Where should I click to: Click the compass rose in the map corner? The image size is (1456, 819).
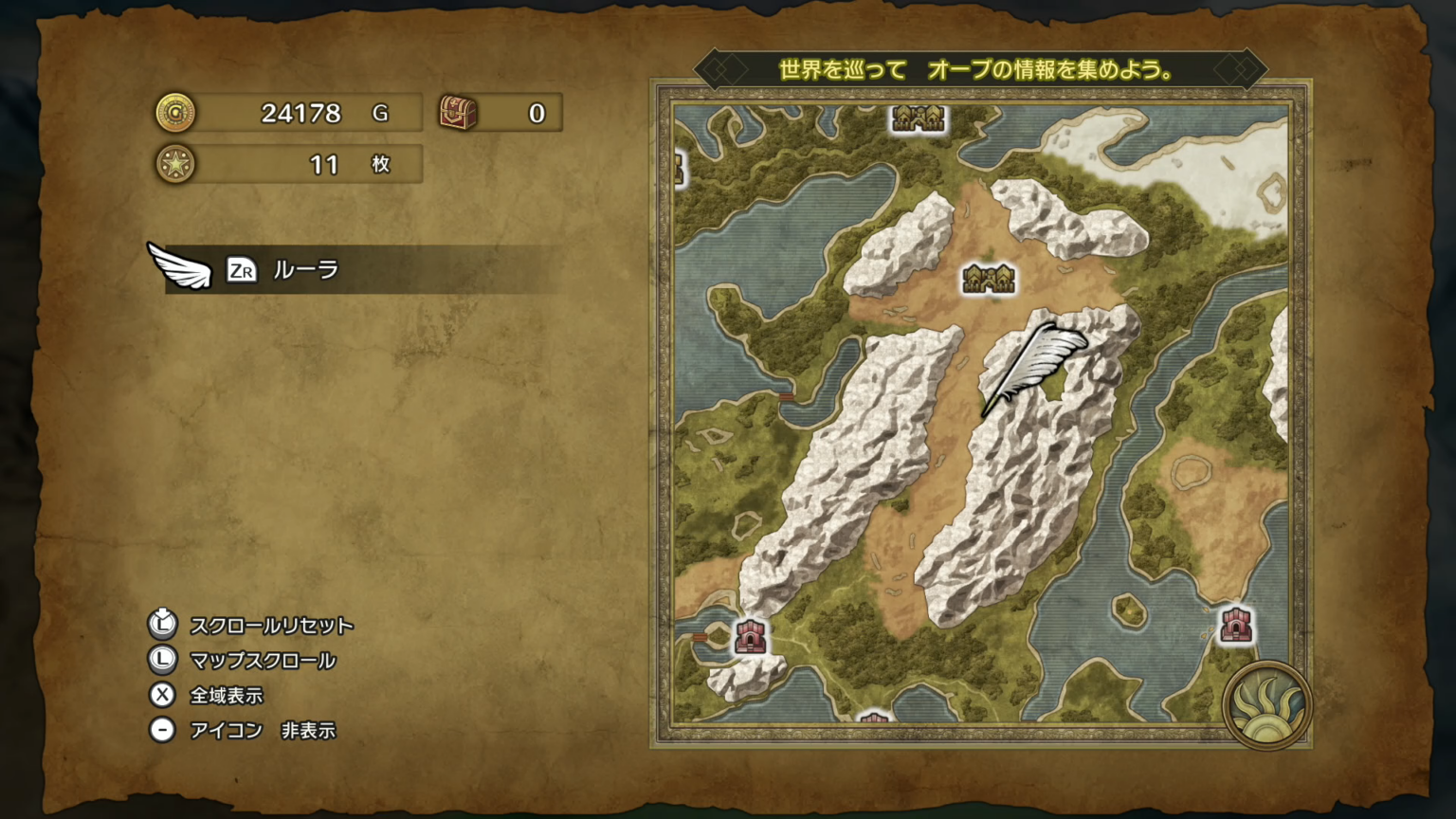[x=1270, y=707]
